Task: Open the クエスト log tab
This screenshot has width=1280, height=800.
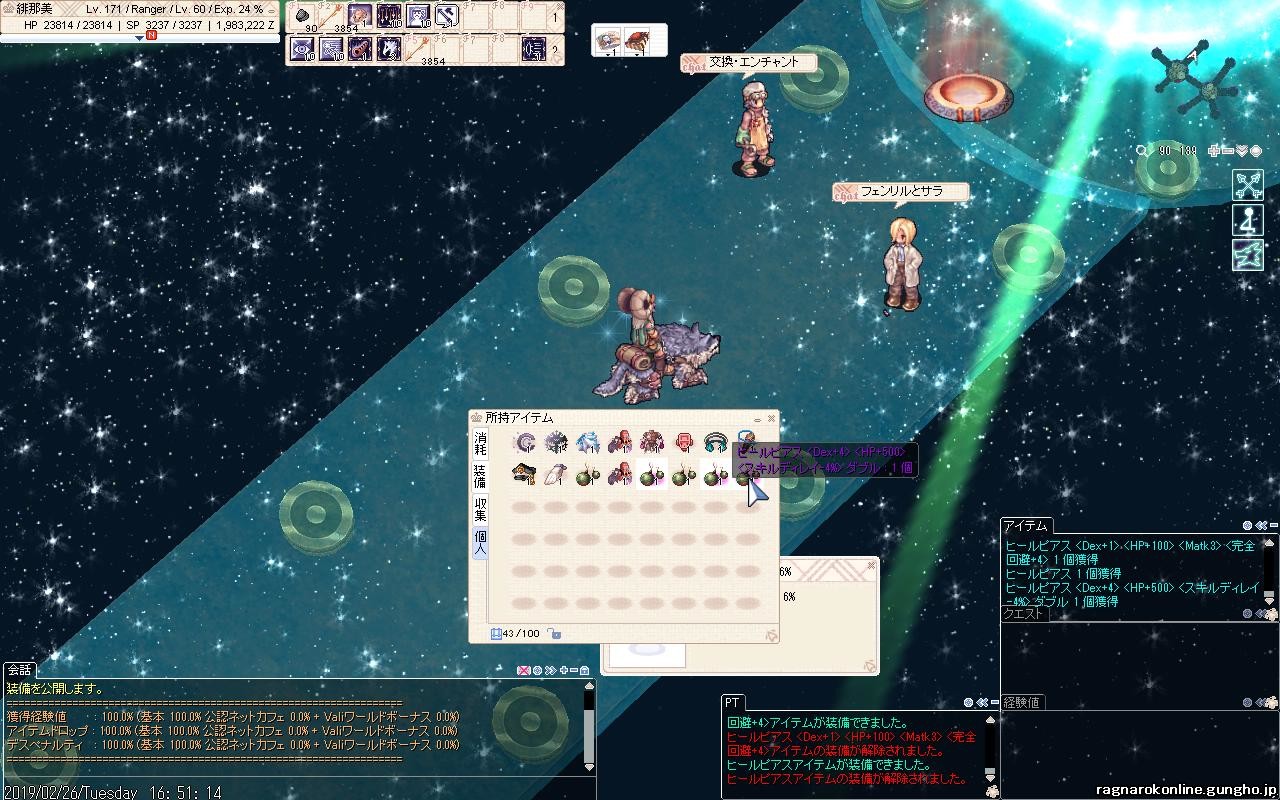Action: coord(1023,614)
